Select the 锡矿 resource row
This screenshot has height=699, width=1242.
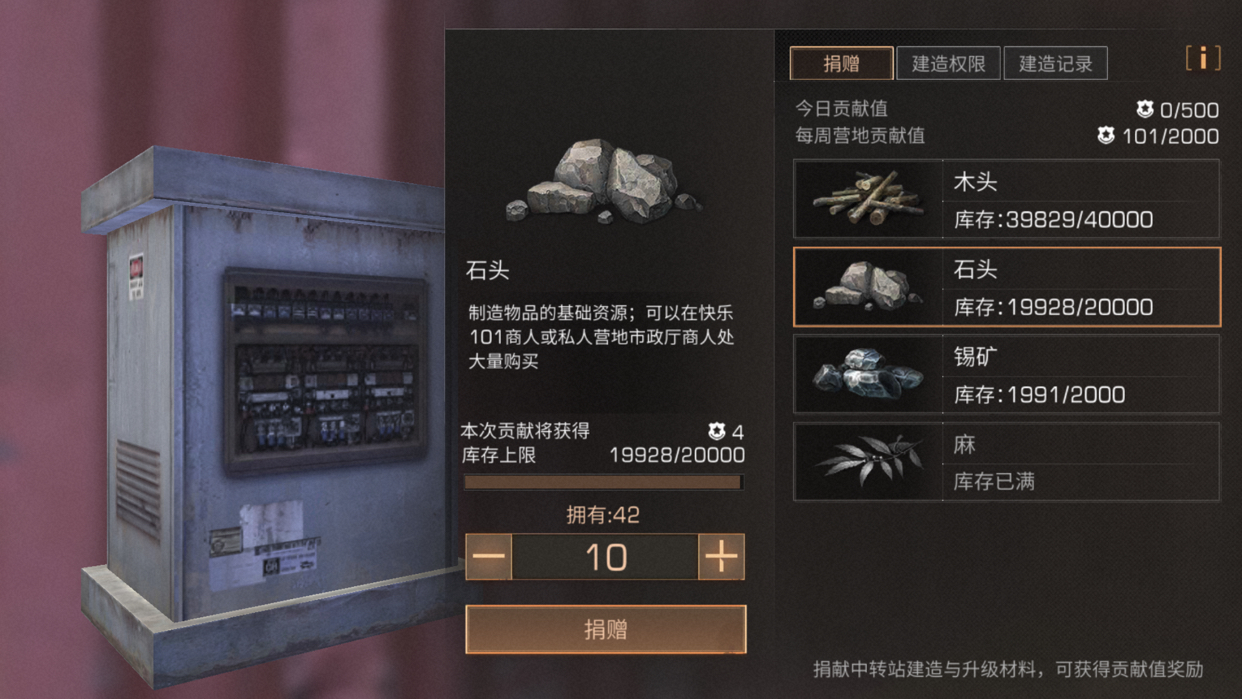tap(1006, 374)
